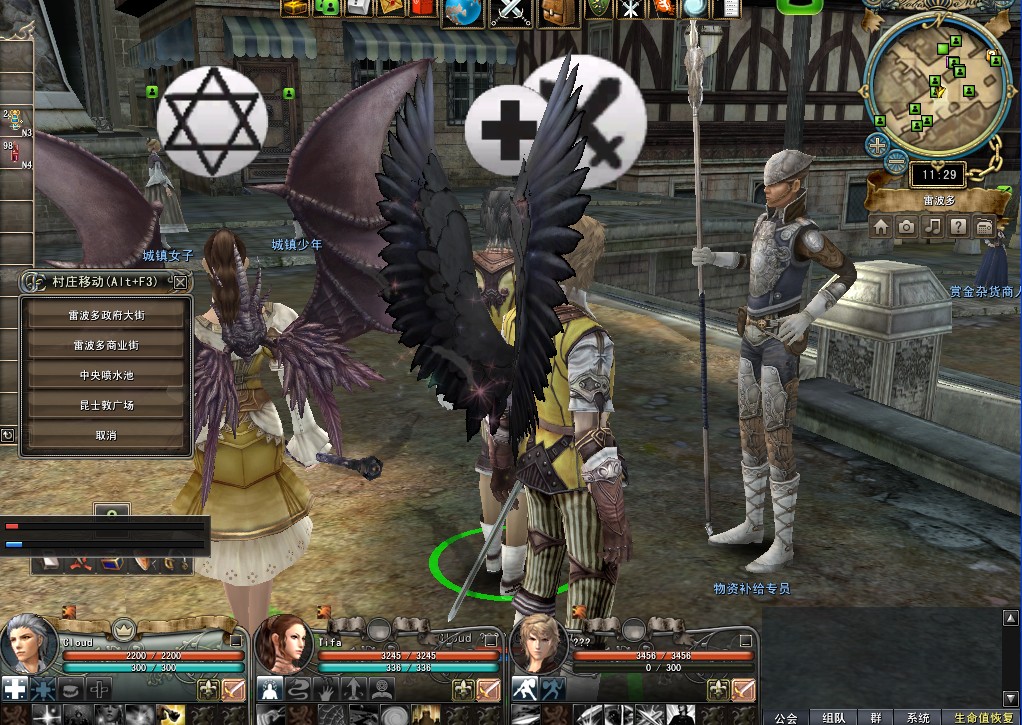Image resolution: width=1022 pixels, height=725 pixels.
Task: Click the crossed swords icon in top bar
Action: click(509, 12)
